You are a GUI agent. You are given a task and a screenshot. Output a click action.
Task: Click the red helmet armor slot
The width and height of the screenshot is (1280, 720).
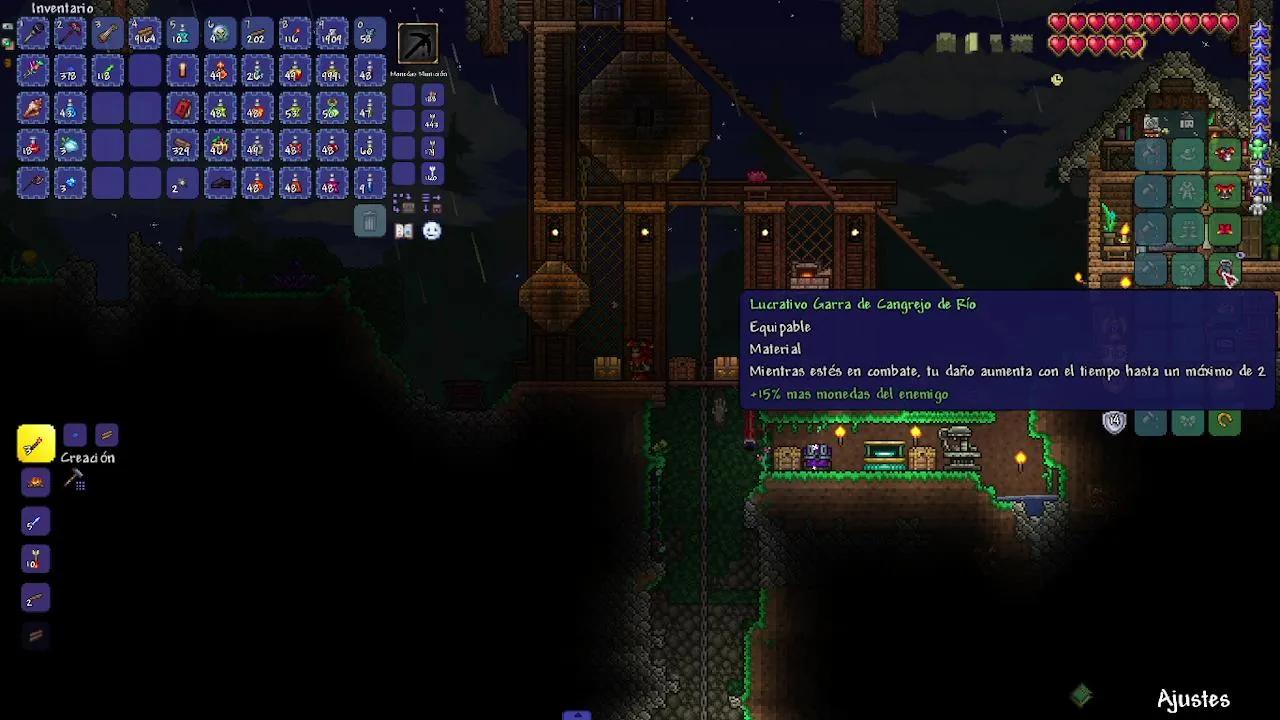[x=1224, y=154]
